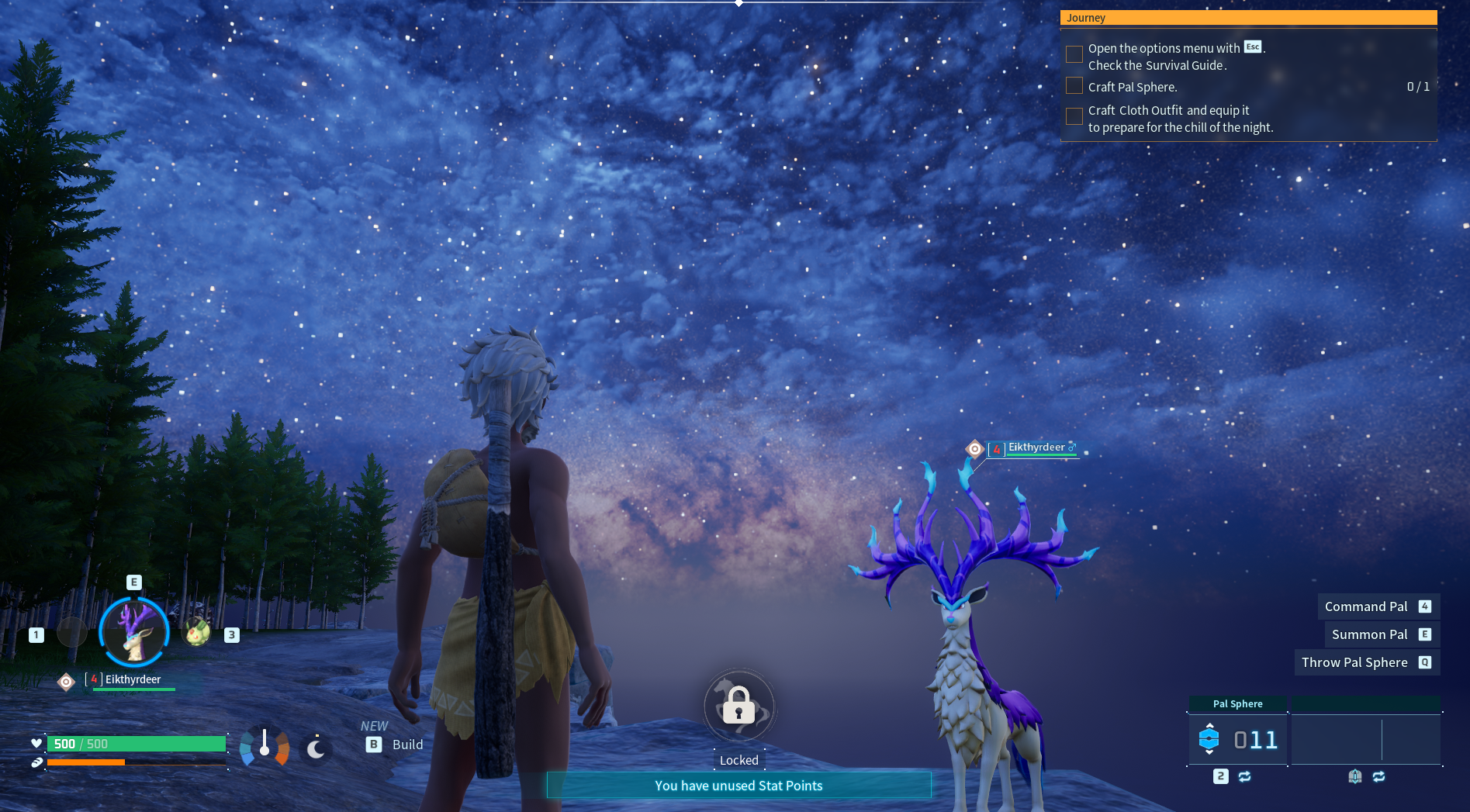The width and height of the screenshot is (1470, 812).
Task: Toggle the Survival Guide objective checkbox
Action: coord(1074,54)
